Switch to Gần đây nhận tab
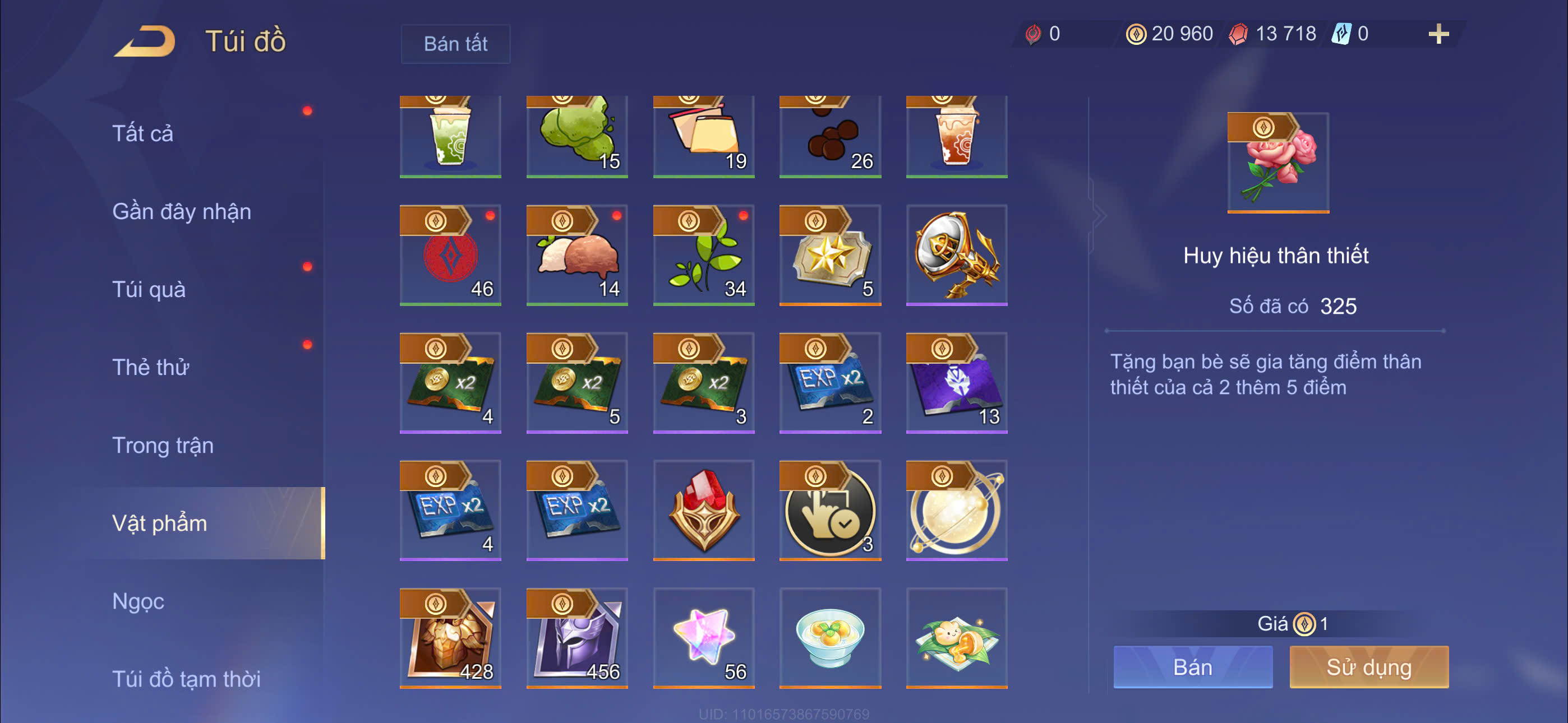The width and height of the screenshot is (1568, 723). coord(181,211)
